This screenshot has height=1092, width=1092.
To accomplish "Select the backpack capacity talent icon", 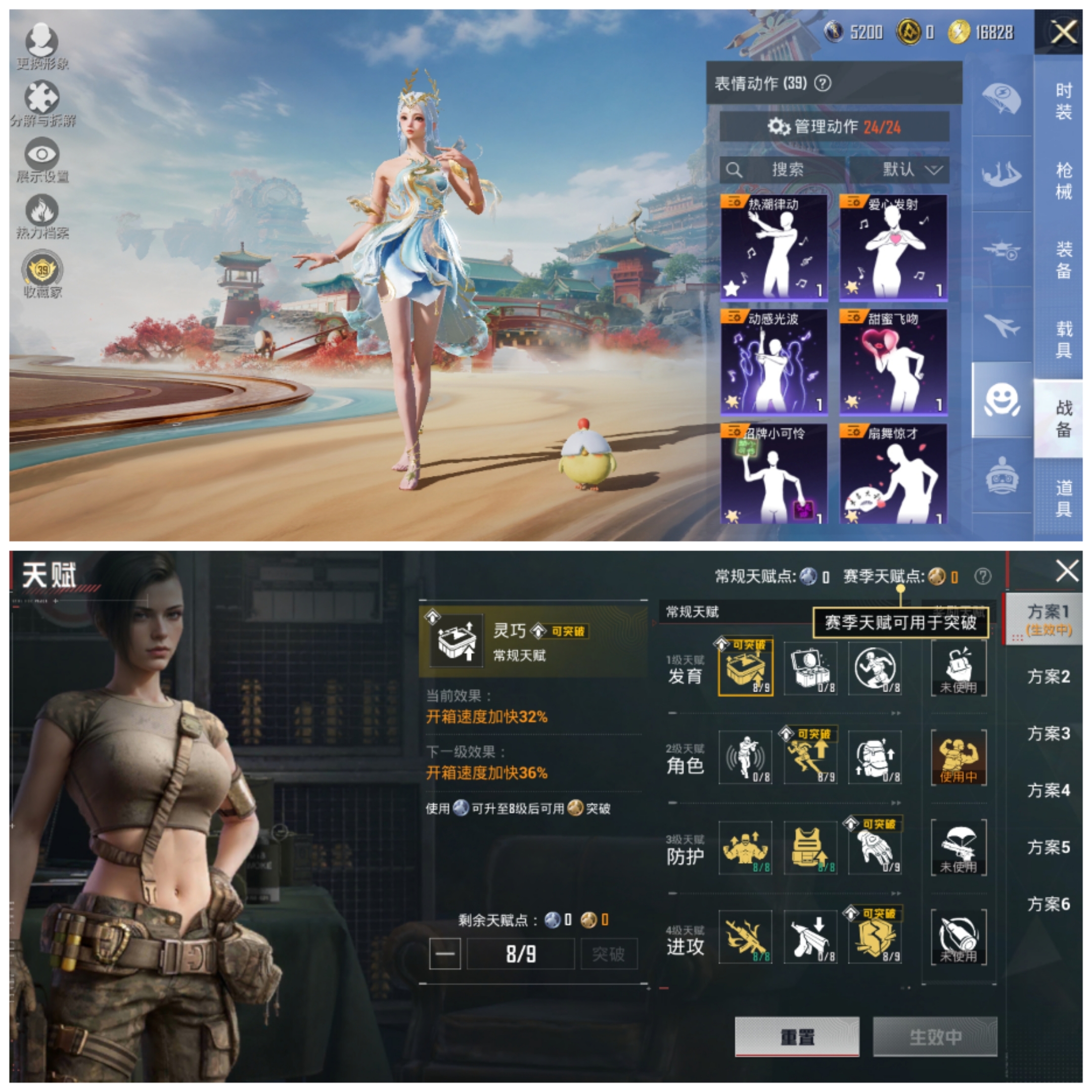I will (x=875, y=757).
